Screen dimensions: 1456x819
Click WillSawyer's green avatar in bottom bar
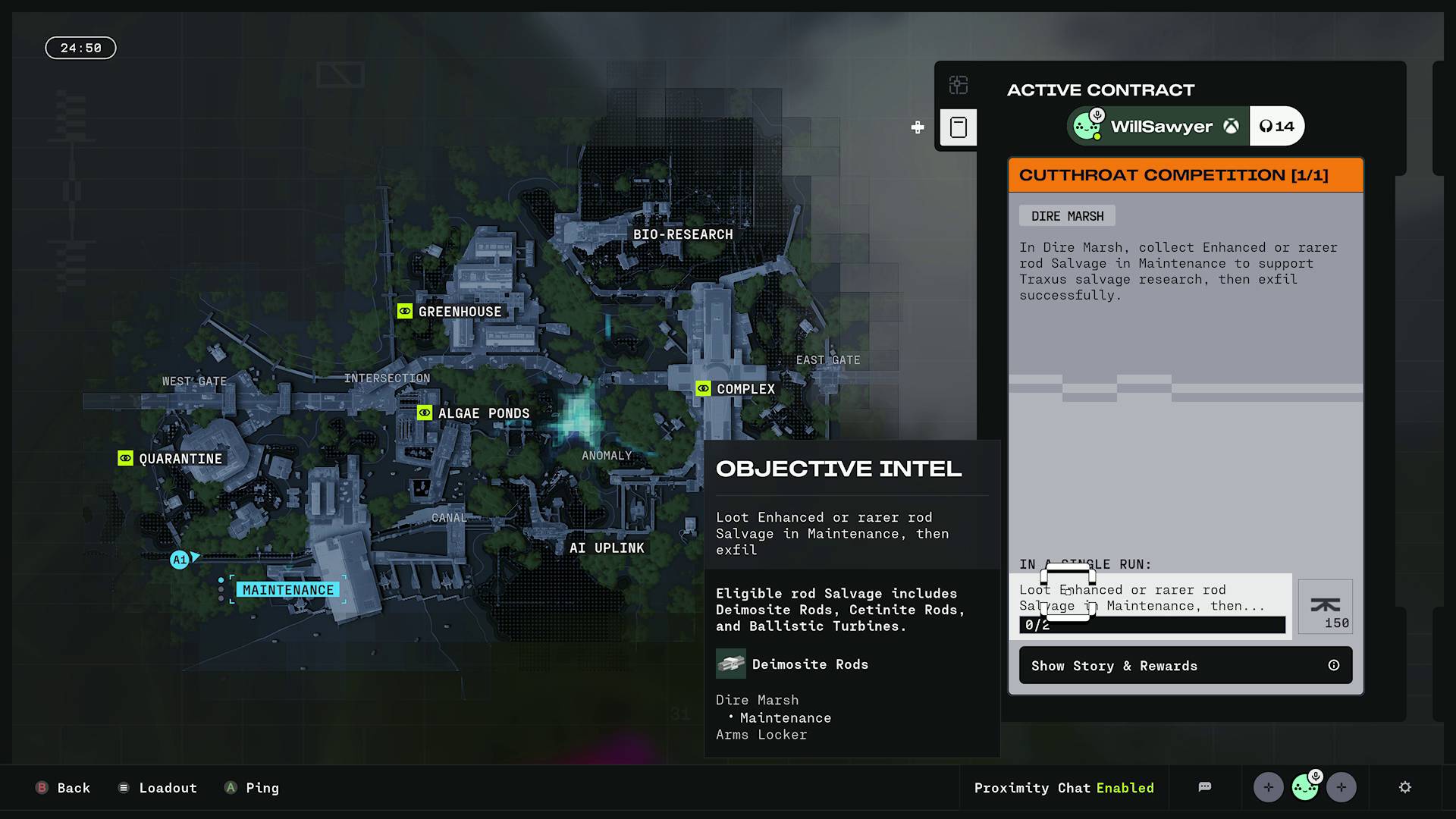pos(1304,787)
